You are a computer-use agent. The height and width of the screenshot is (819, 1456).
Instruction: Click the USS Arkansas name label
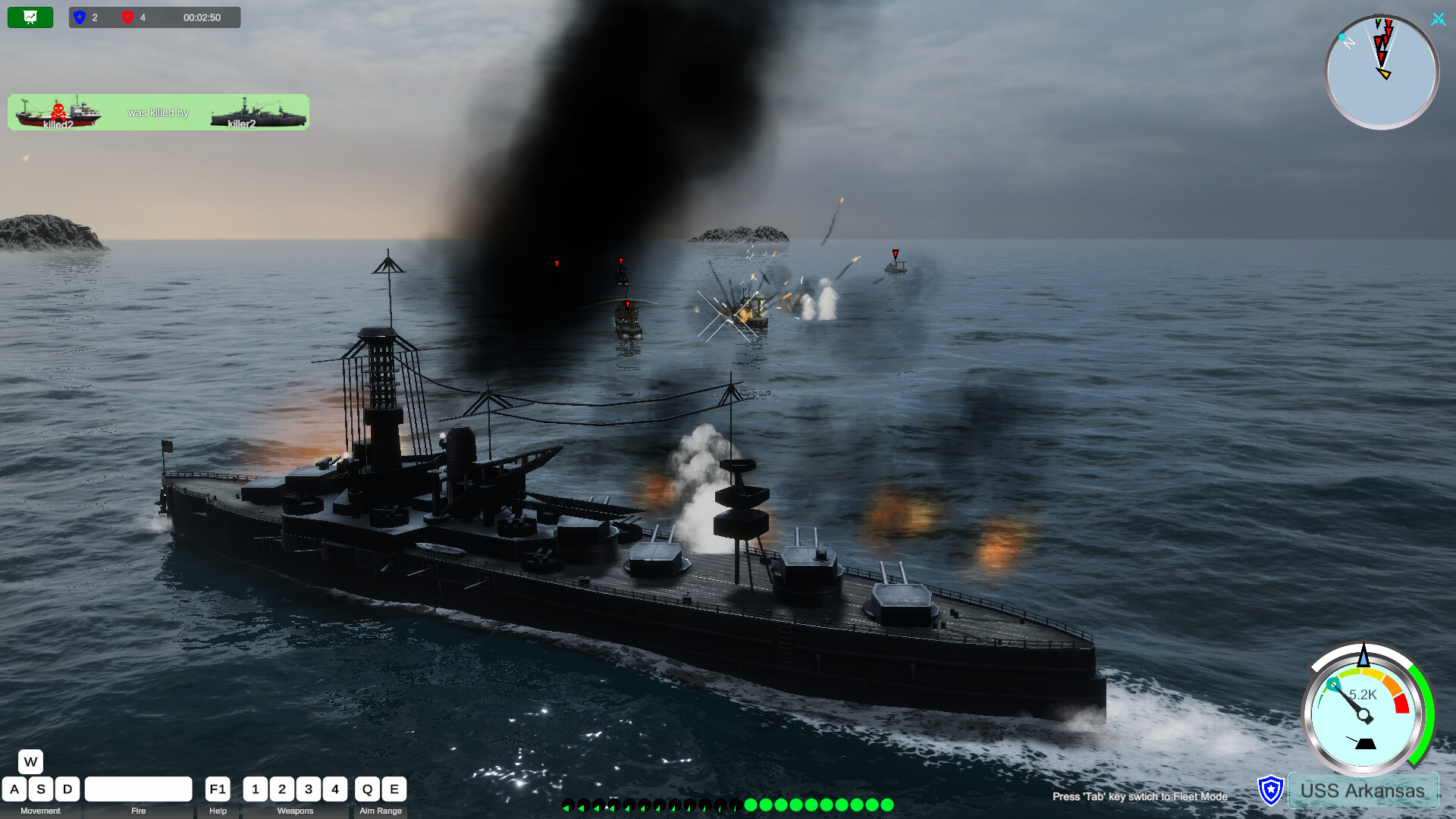pyautogui.click(x=1361, y=791)
